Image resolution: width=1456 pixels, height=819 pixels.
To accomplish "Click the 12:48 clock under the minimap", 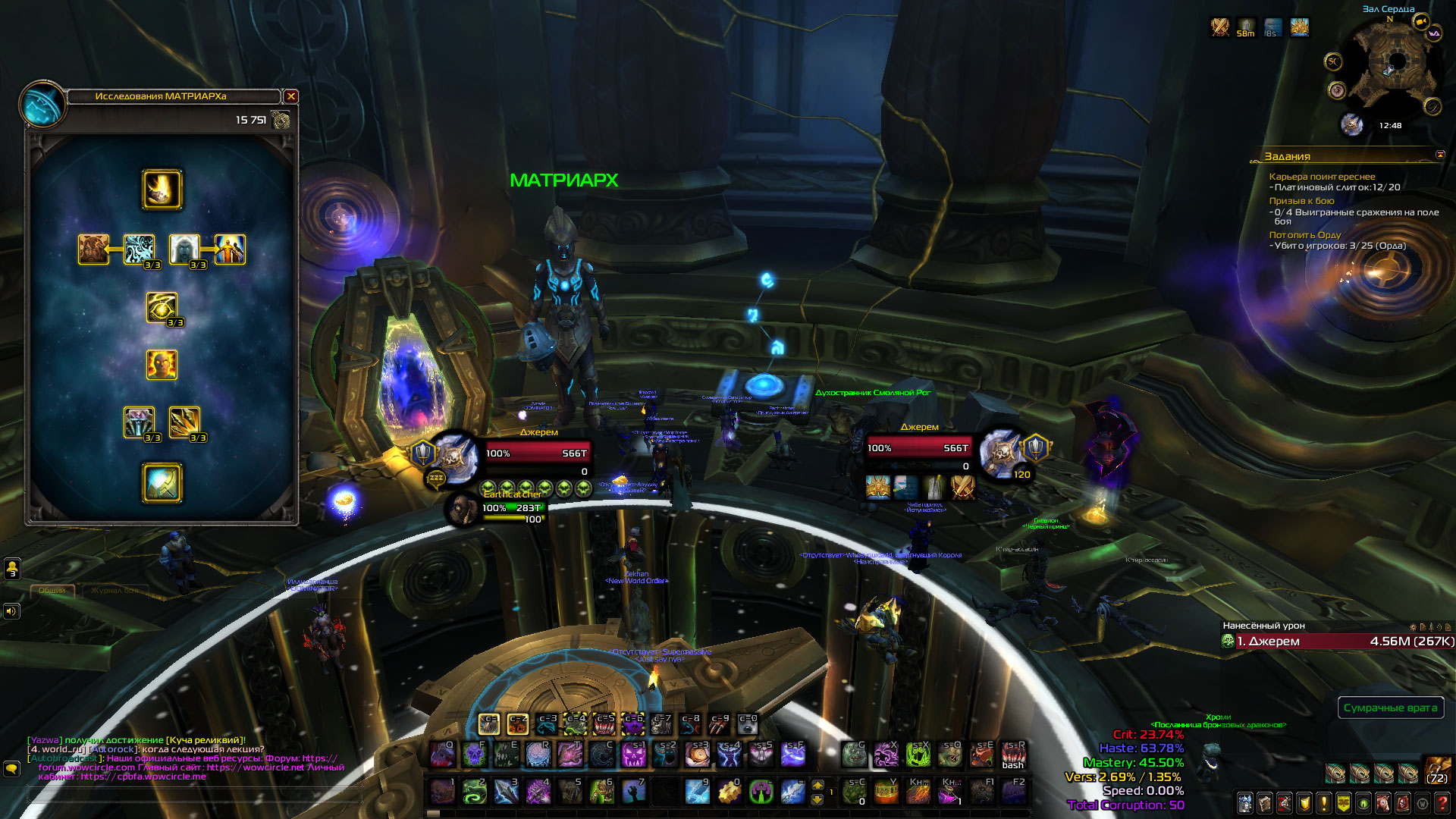I will [x=1390, y=126].
